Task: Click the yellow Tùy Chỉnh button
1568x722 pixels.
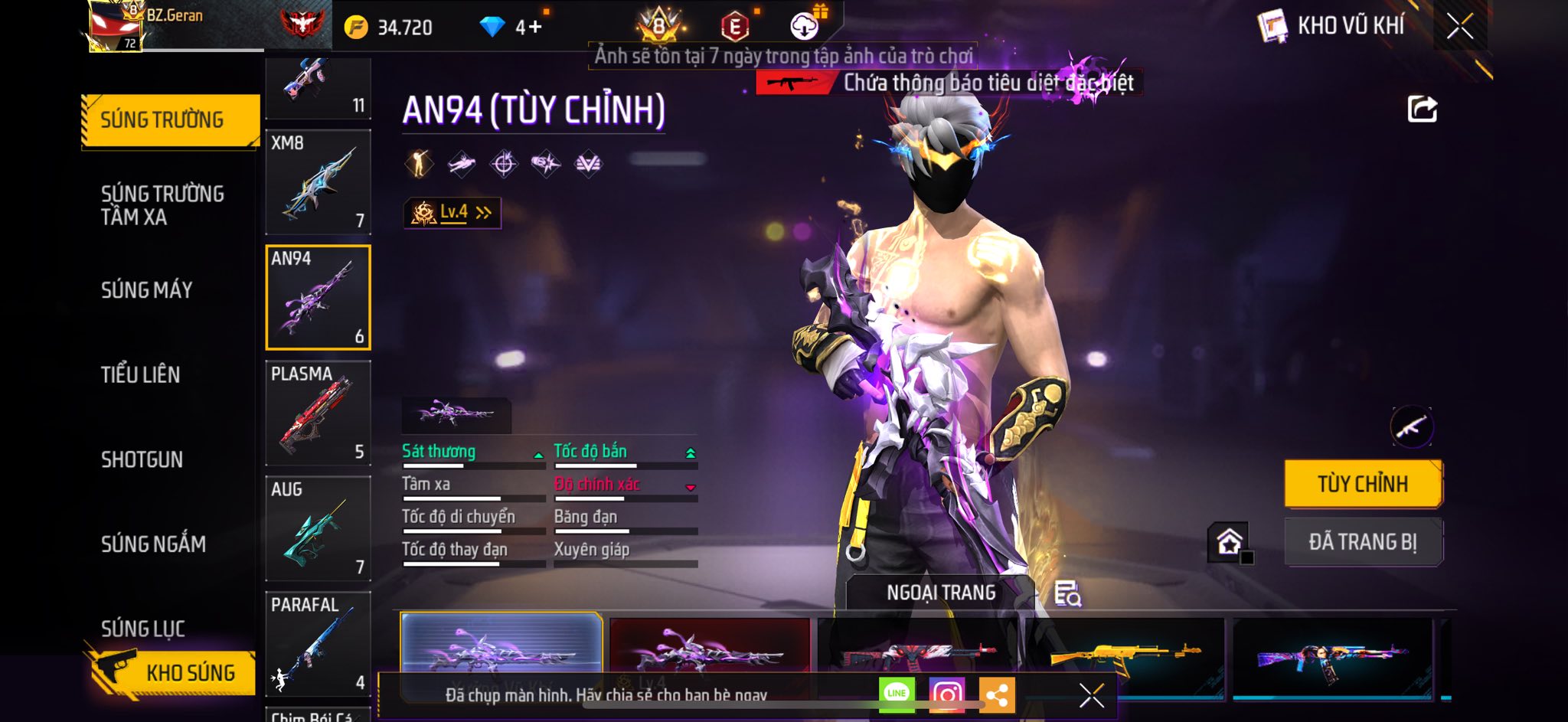Action: tap(1363, 484)
